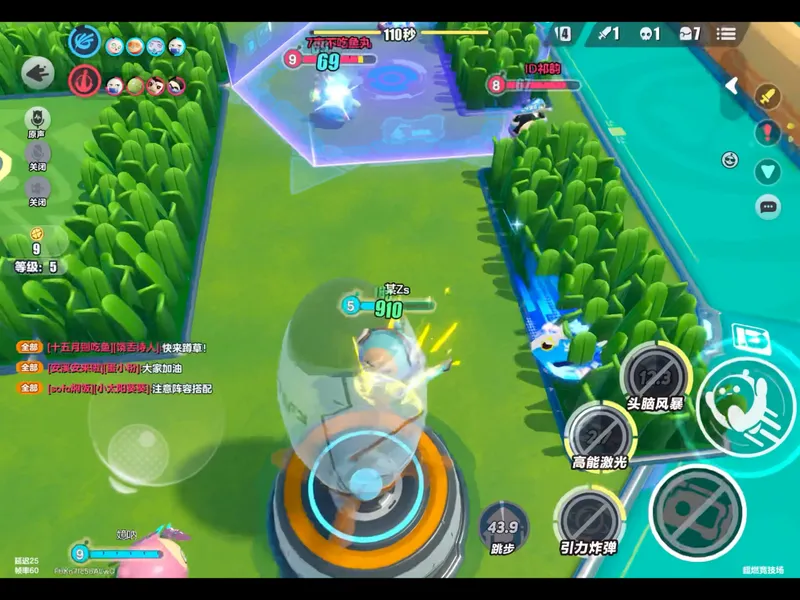Toggle the 原声 voice setting

coord(37,120)
